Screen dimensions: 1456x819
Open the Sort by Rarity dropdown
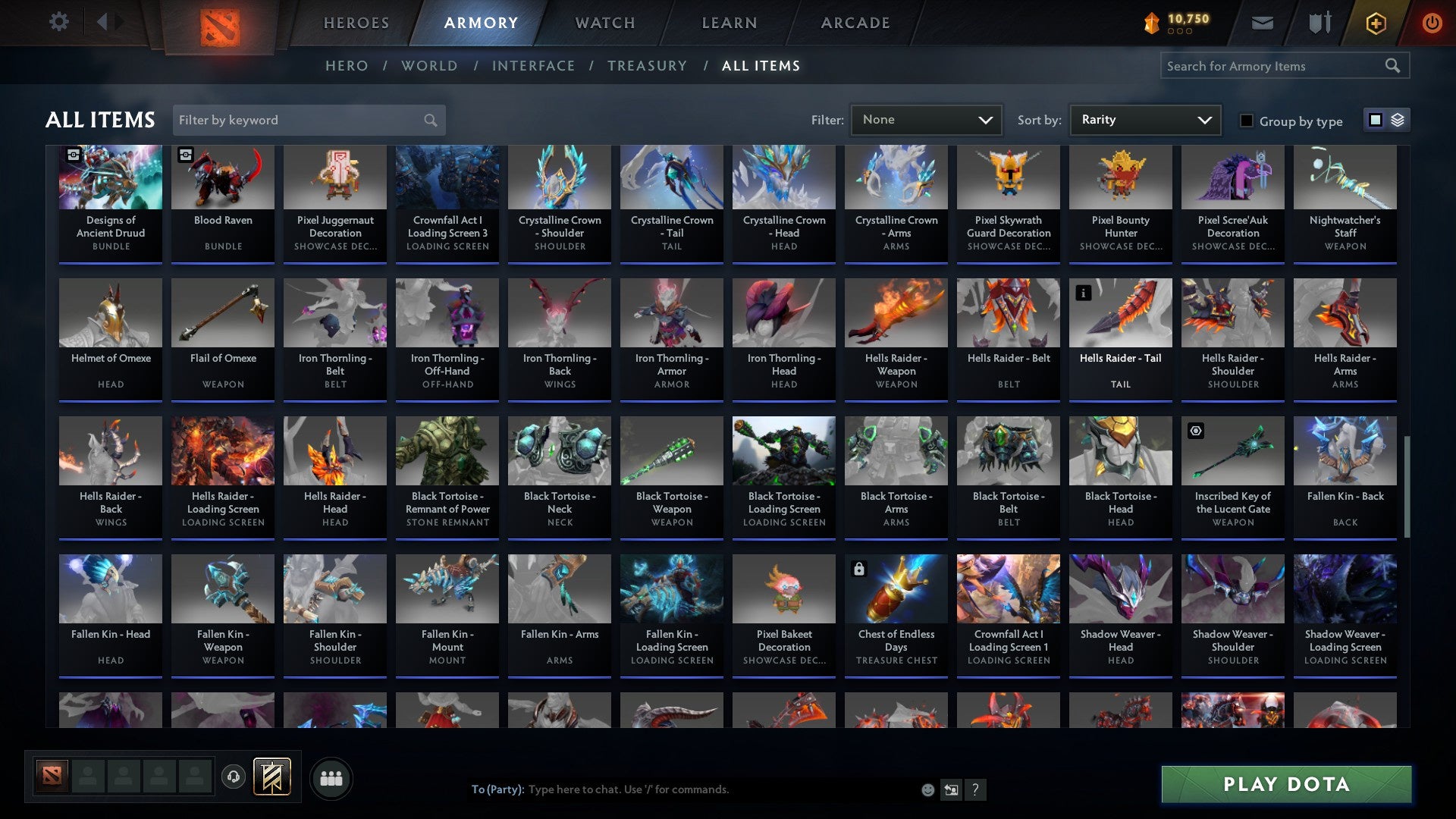[1144, 119]
